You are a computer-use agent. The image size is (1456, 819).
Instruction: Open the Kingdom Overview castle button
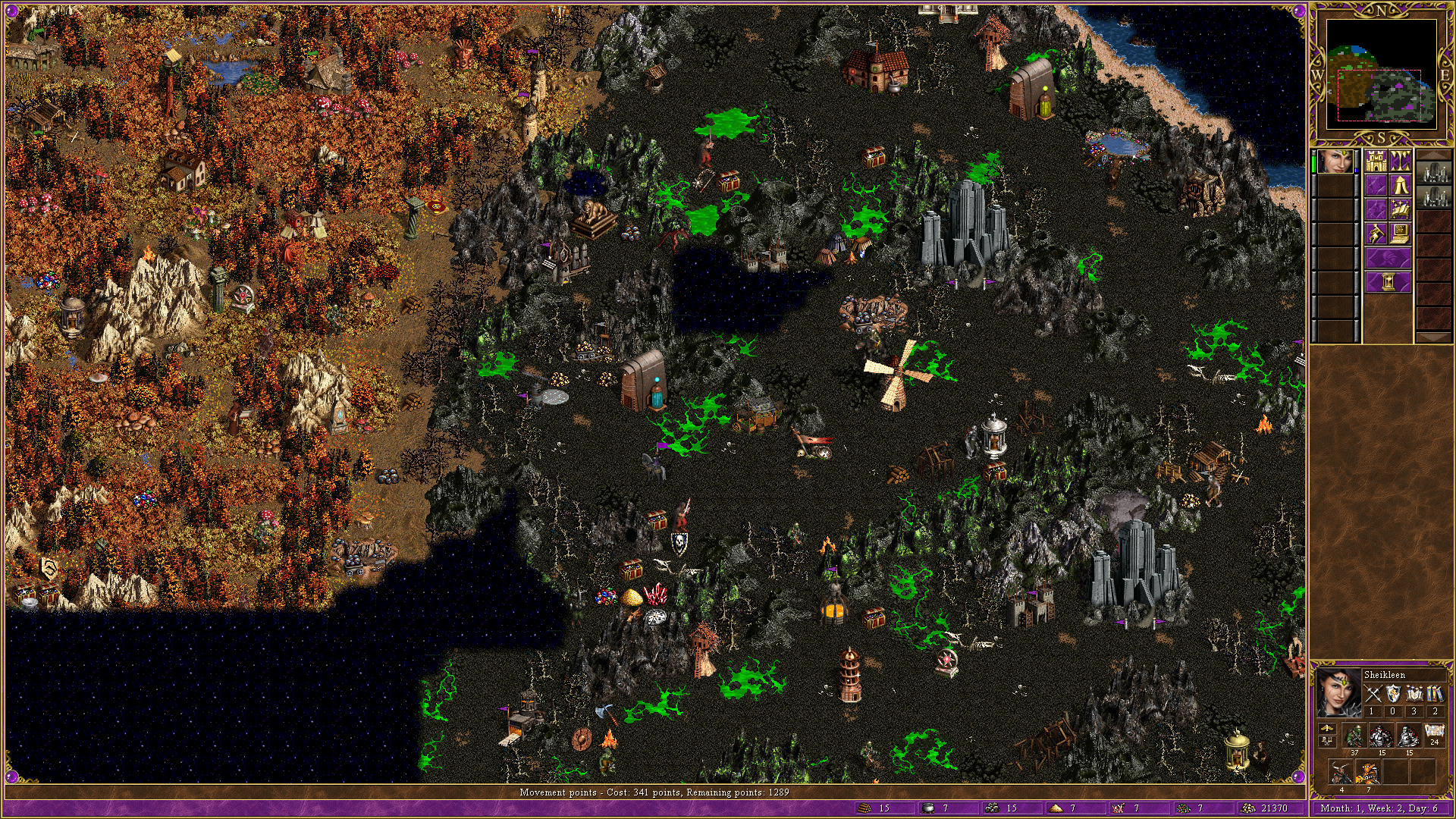(1376, 162)
